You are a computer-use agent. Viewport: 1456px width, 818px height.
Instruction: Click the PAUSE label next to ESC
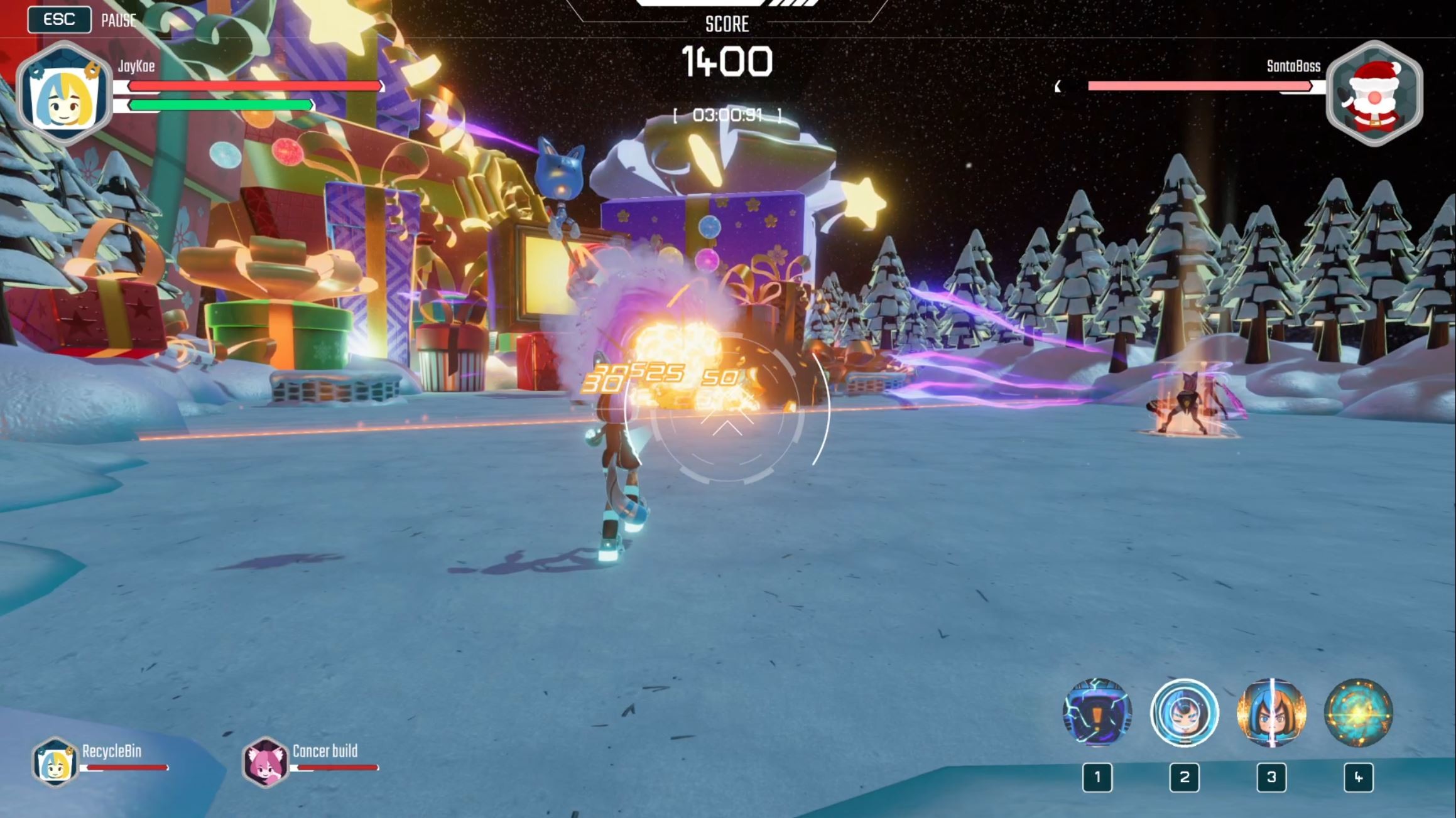tap(117, 19)
